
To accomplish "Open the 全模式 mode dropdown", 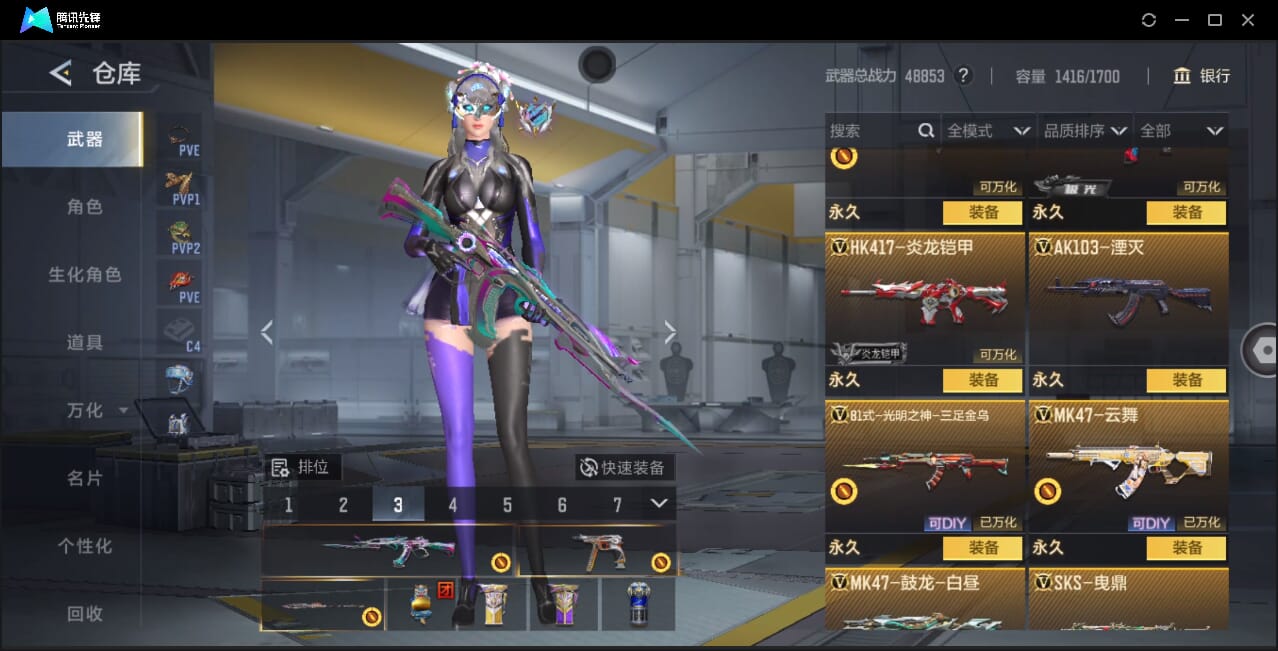I will pyautogui.click(x=988, y=131).
